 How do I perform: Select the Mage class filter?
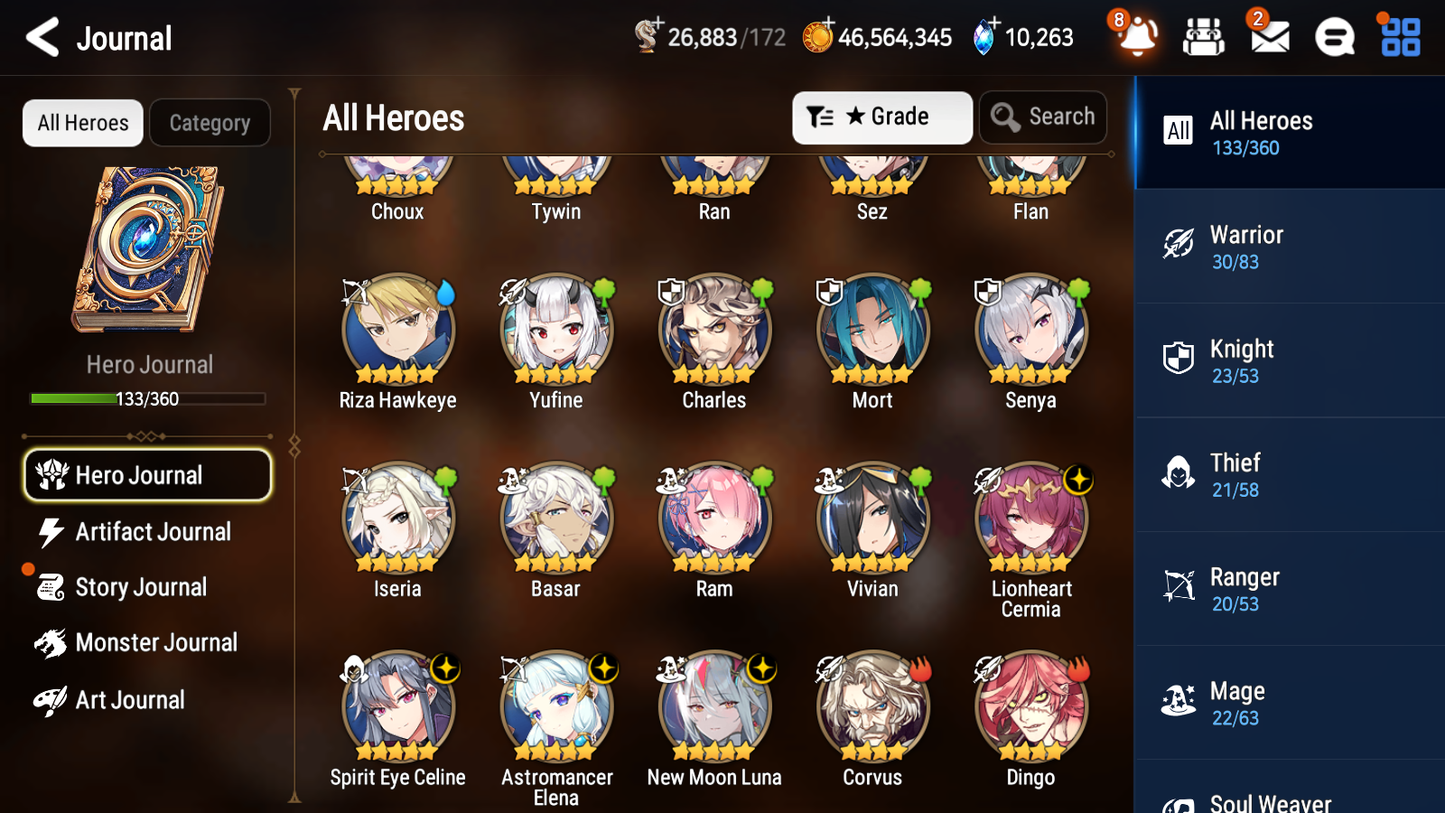point(1289,702)
